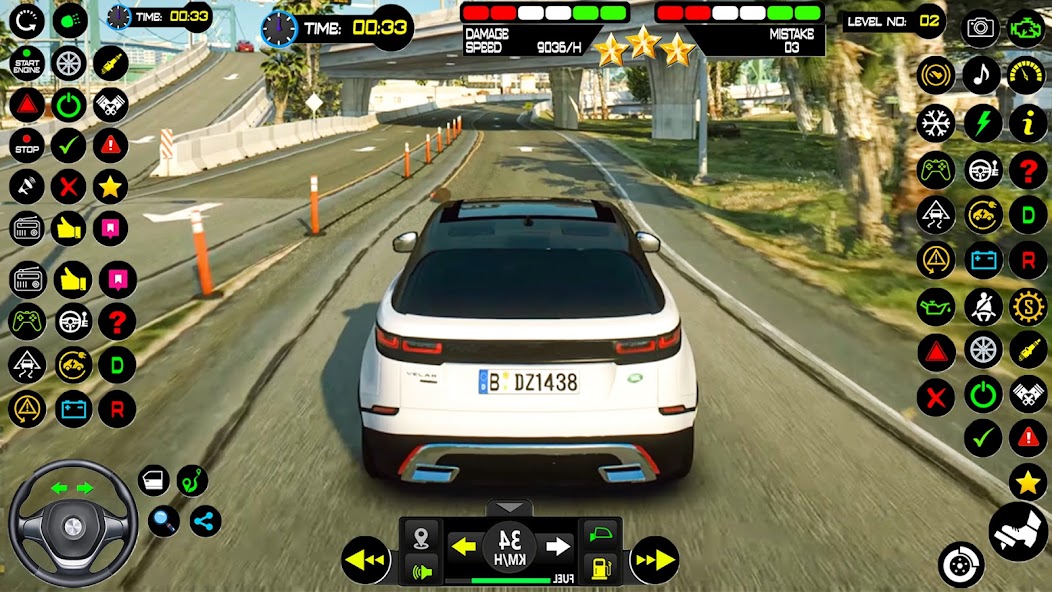Turn on the snowflake air conditioning
Image resolution: width=1052 pixels, height=592 pixels.
(936, 123)
